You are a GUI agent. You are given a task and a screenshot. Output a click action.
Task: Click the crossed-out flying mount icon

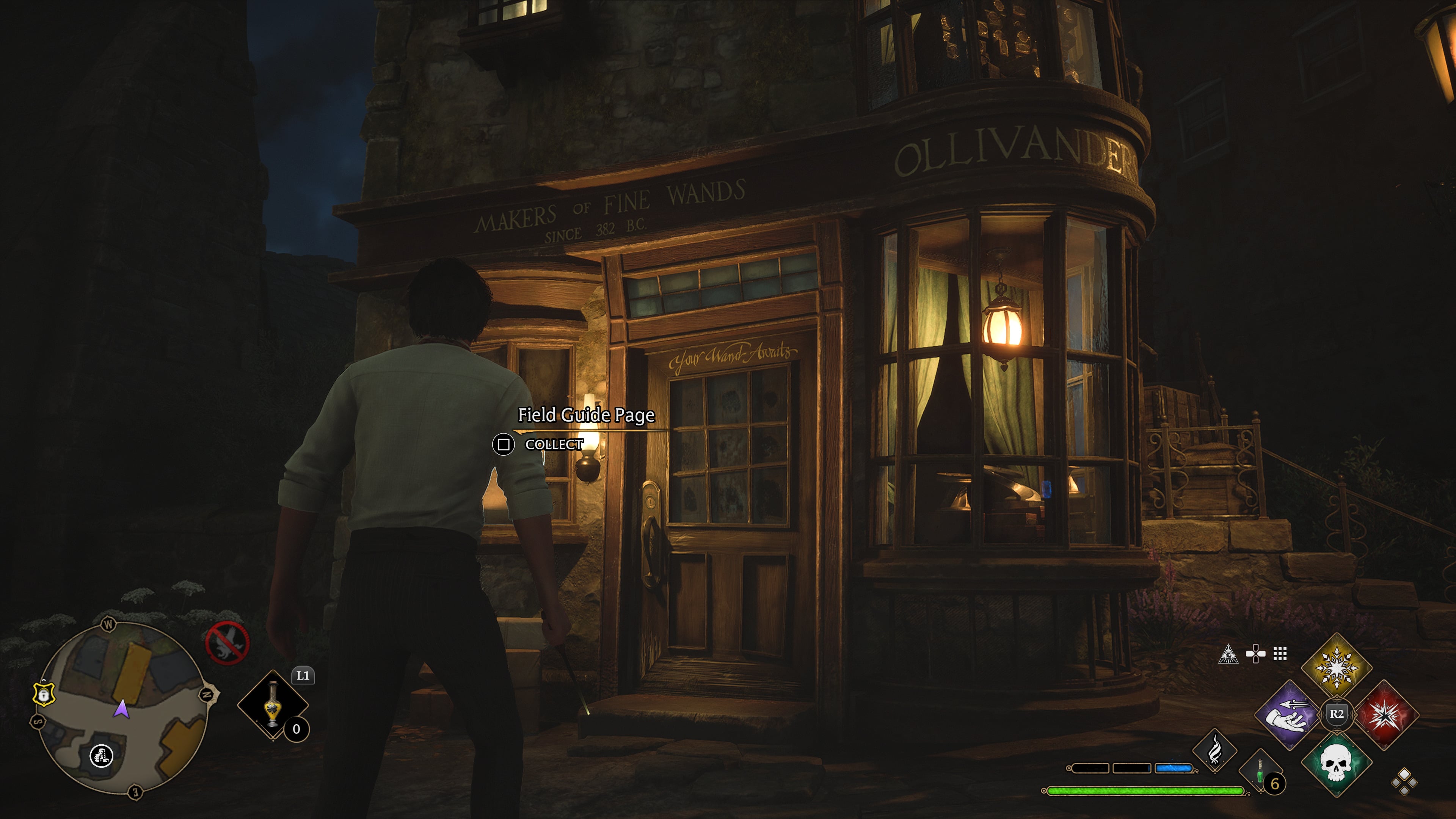[x=227, y=643]
